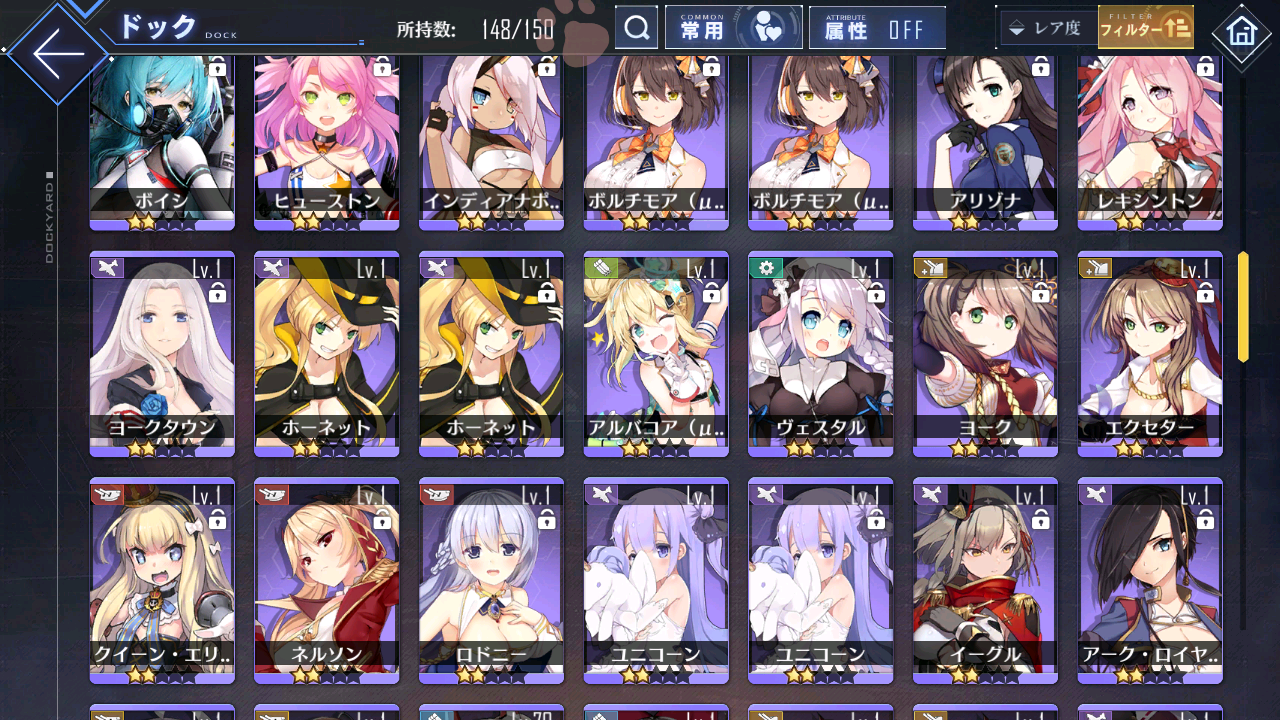Toggle the 常用 common view button
Viewport: 1280px width, 720px height.
(733, 28)
